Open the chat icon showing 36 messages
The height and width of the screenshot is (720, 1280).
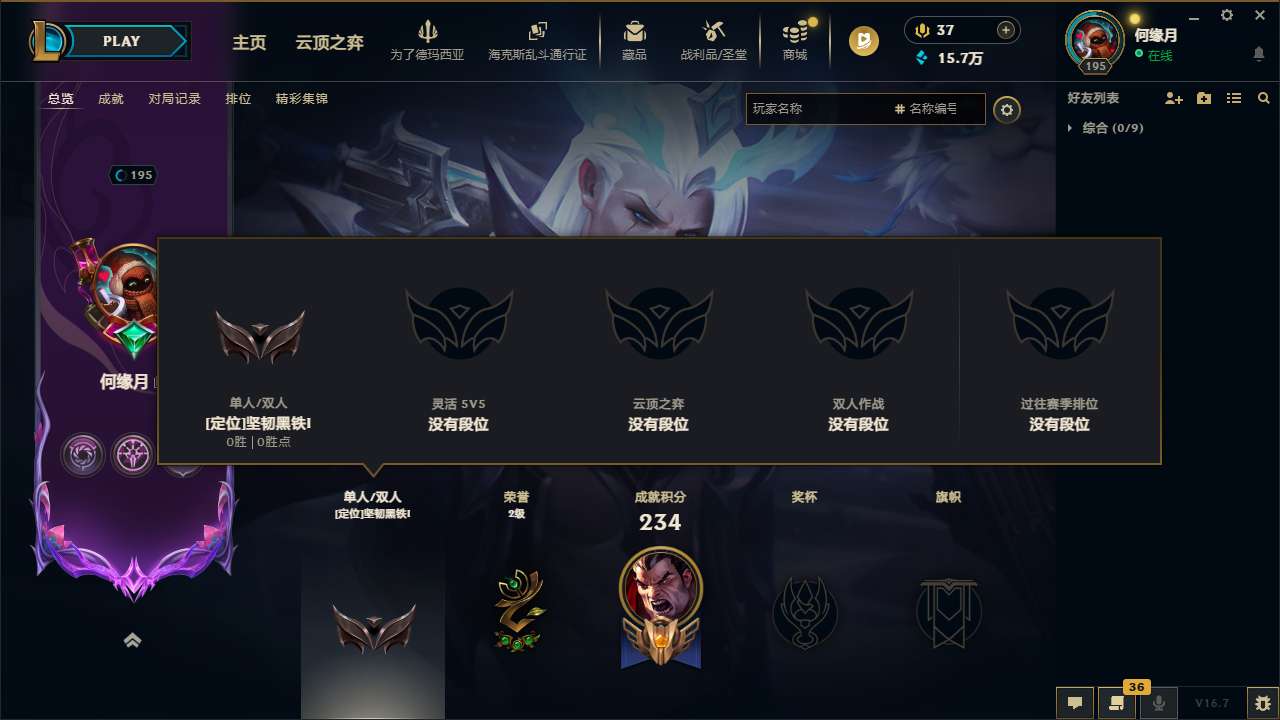[1117, 702]
